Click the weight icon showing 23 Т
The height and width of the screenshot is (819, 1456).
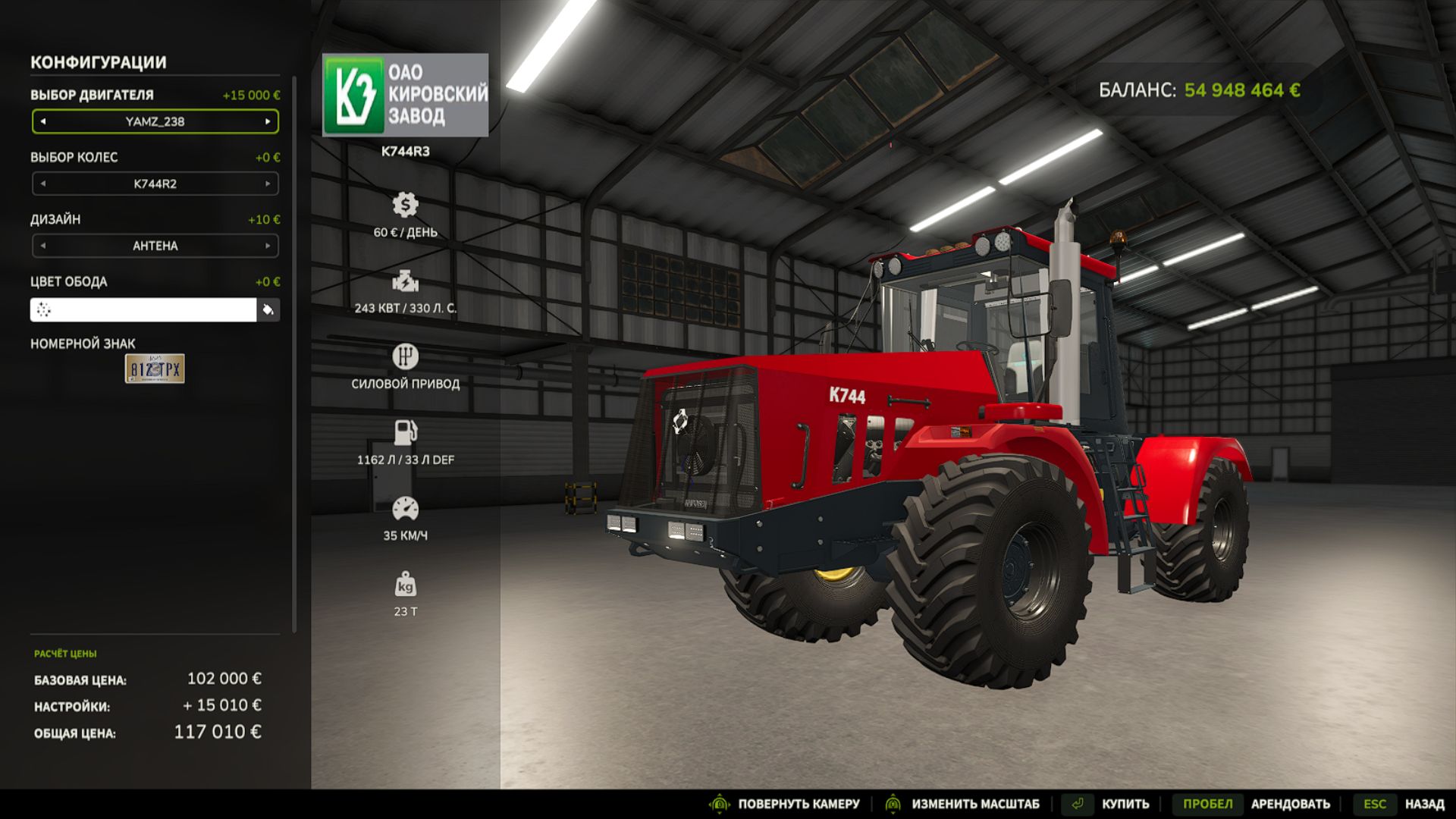point(406,585)
